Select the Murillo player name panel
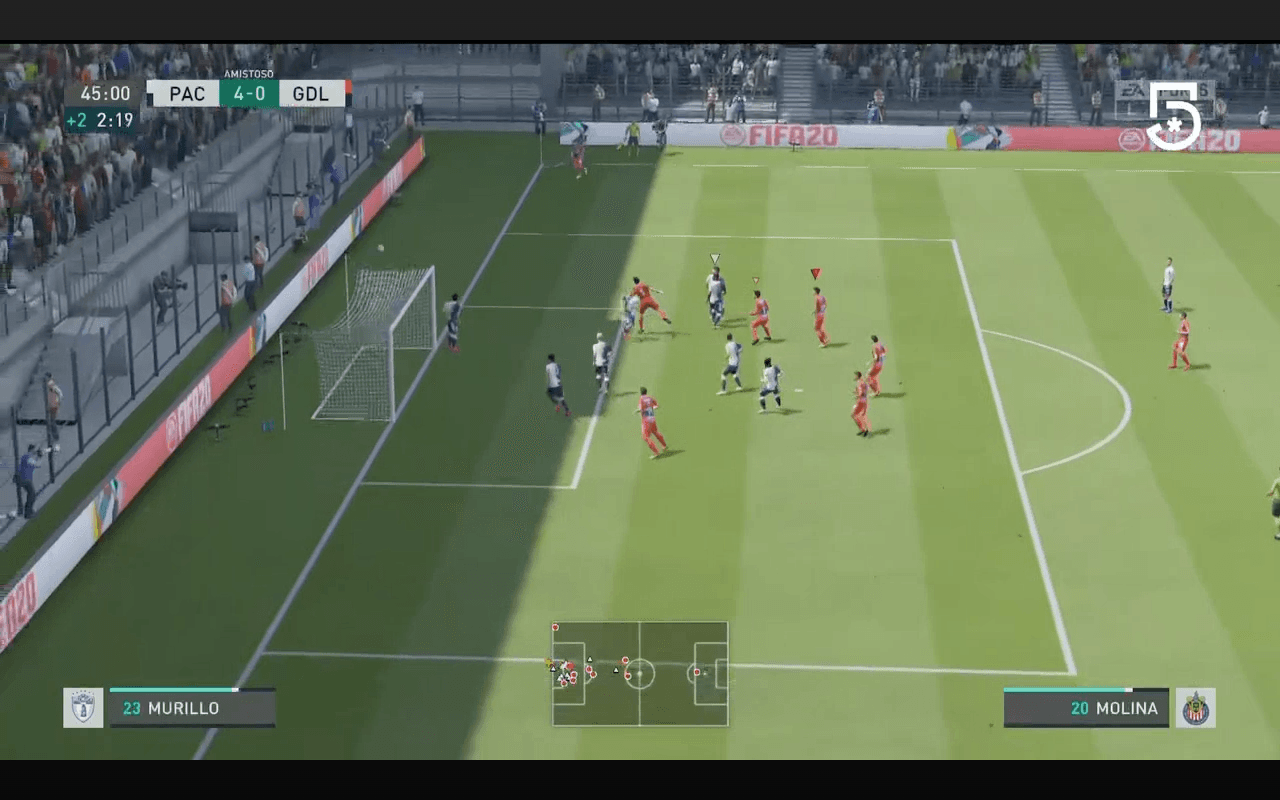The width and height of the screenshot is (1280, 800). click(192, 708)
